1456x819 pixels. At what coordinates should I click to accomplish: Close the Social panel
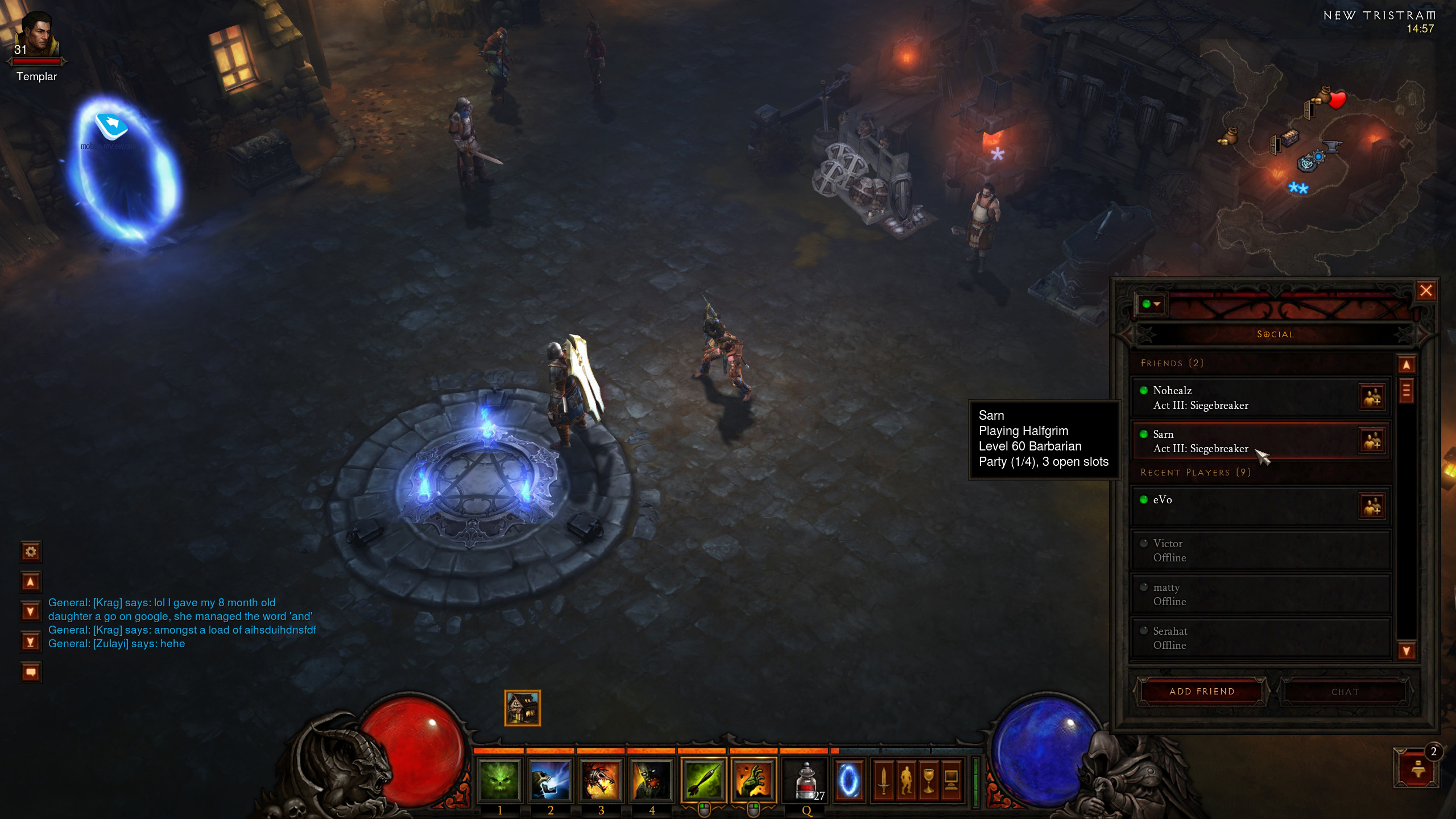[x=1426, y=291]
